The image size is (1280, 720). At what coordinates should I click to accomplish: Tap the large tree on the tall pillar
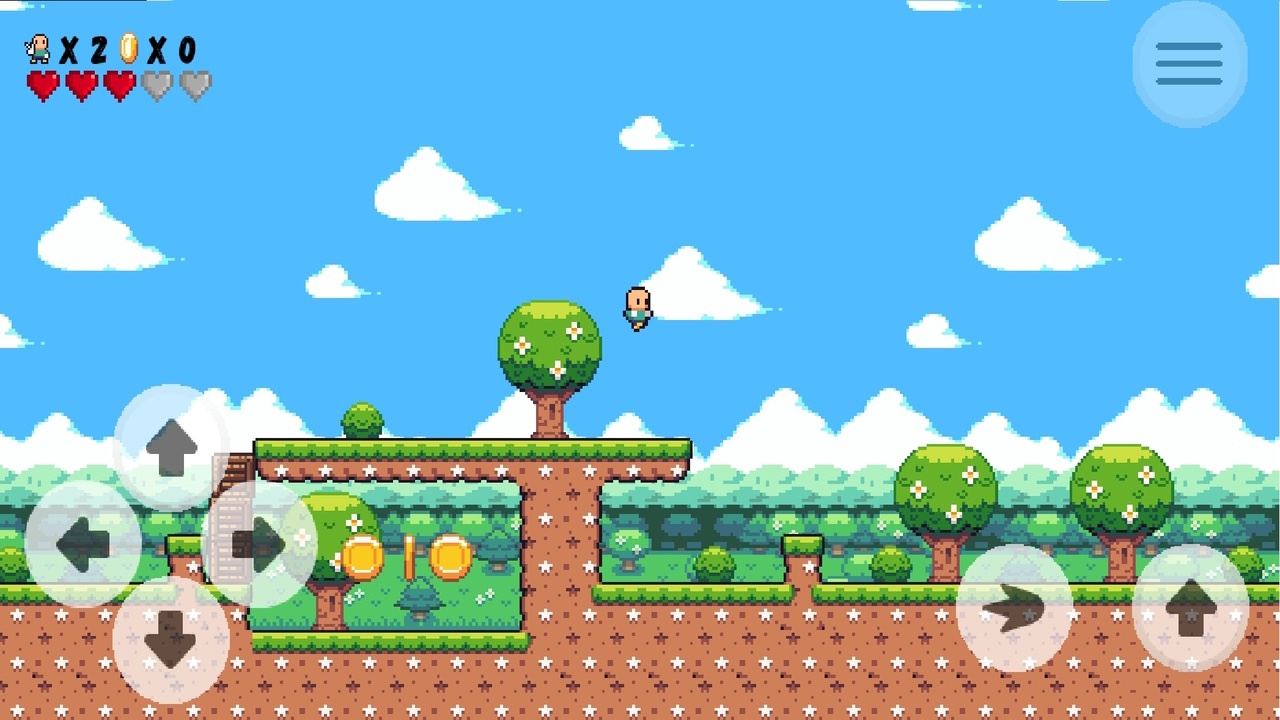[550, 345]
